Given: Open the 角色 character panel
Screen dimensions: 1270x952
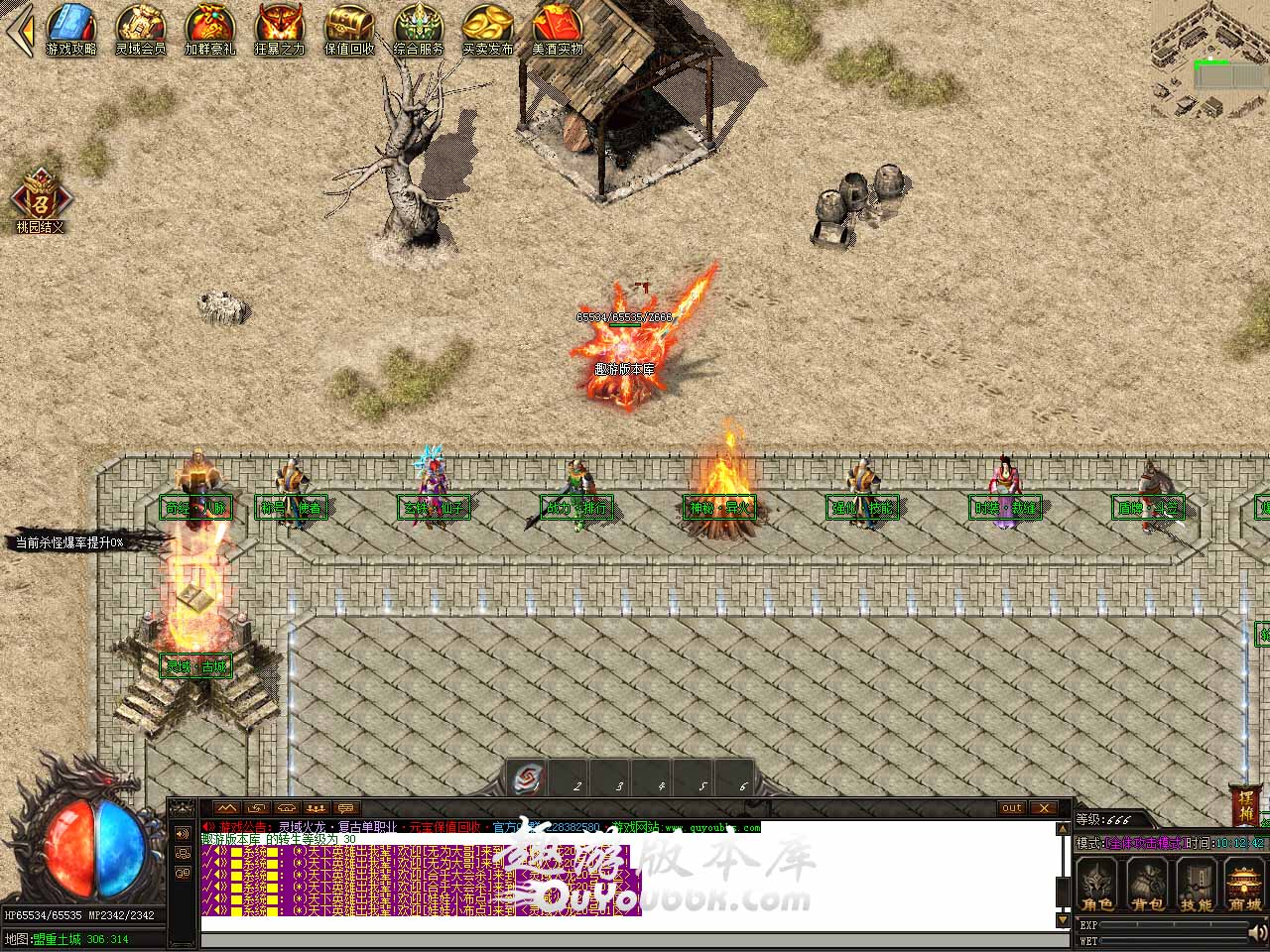Looking at the screenshot, I should coord(1097,885).
